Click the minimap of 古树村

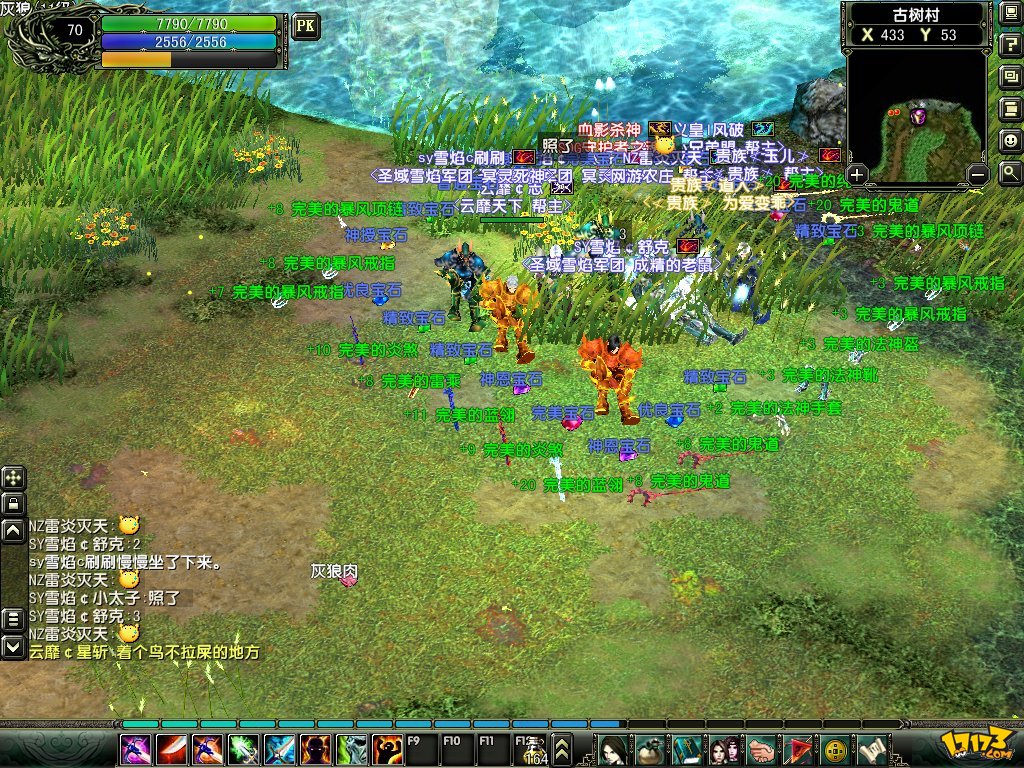pos(918,110)
